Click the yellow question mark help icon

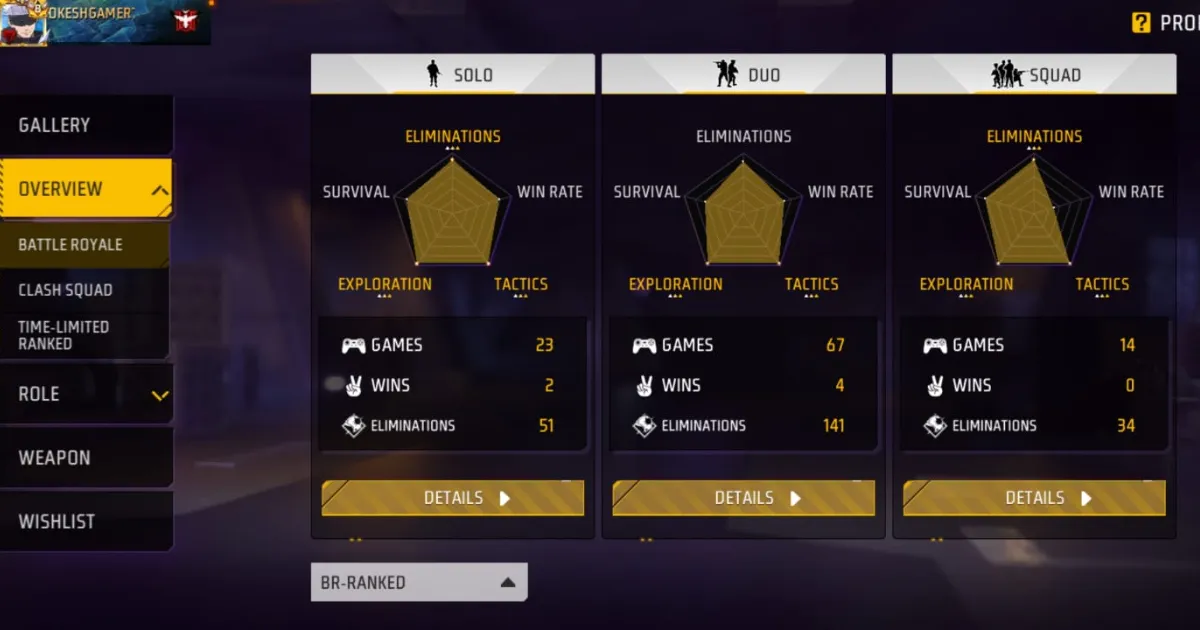click(1141, 23)
